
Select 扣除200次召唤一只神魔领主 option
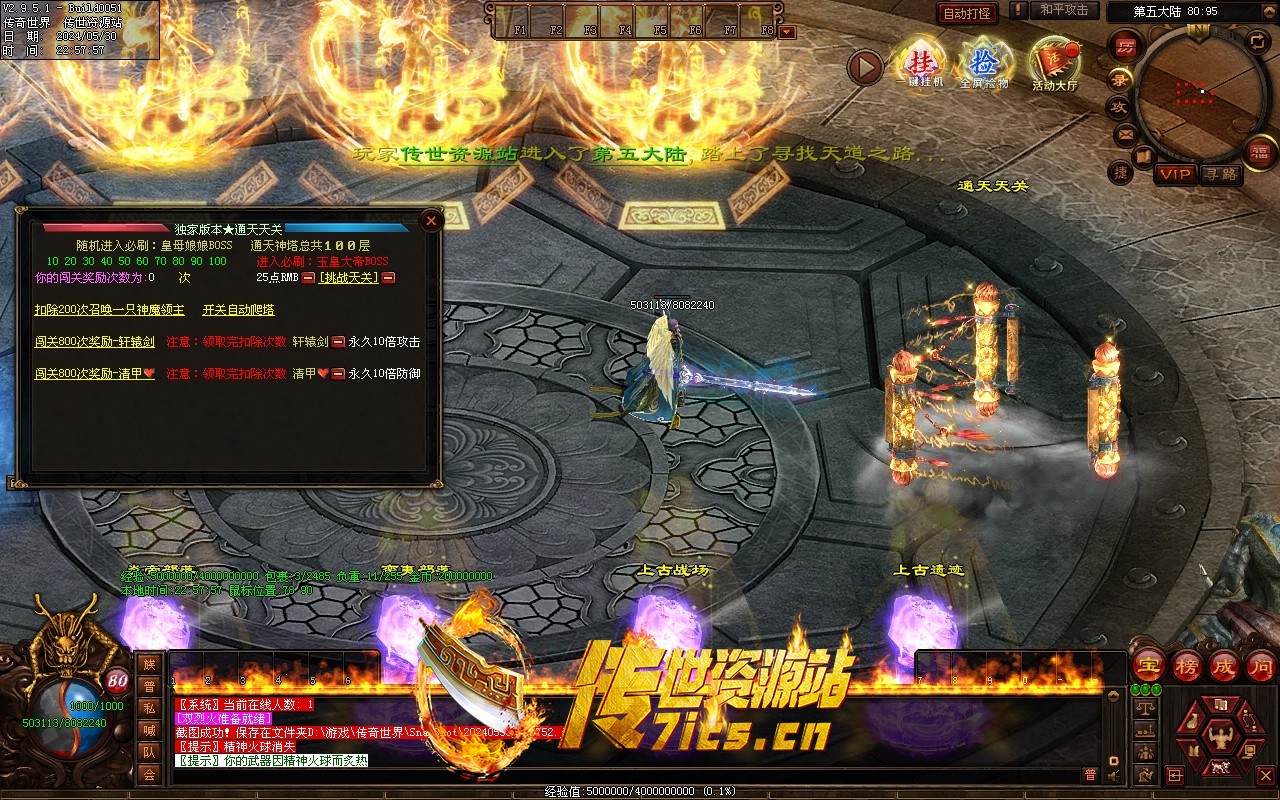pyautogui.click(x=109, y=310)
